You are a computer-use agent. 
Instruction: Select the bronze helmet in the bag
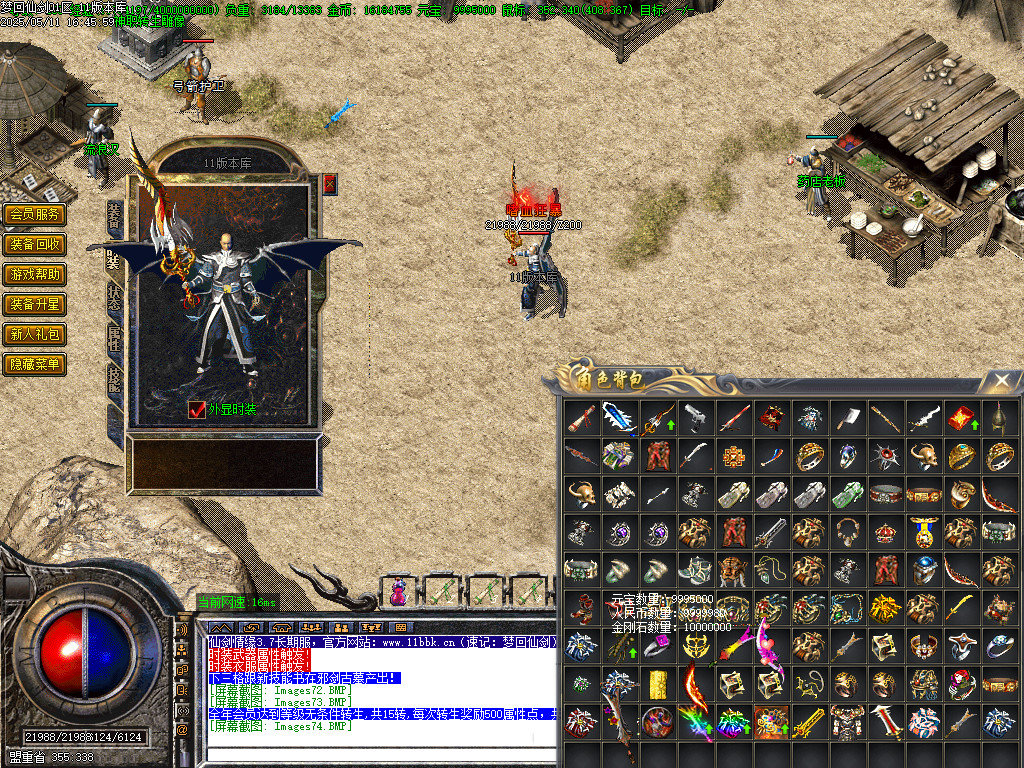coord(999,417)
